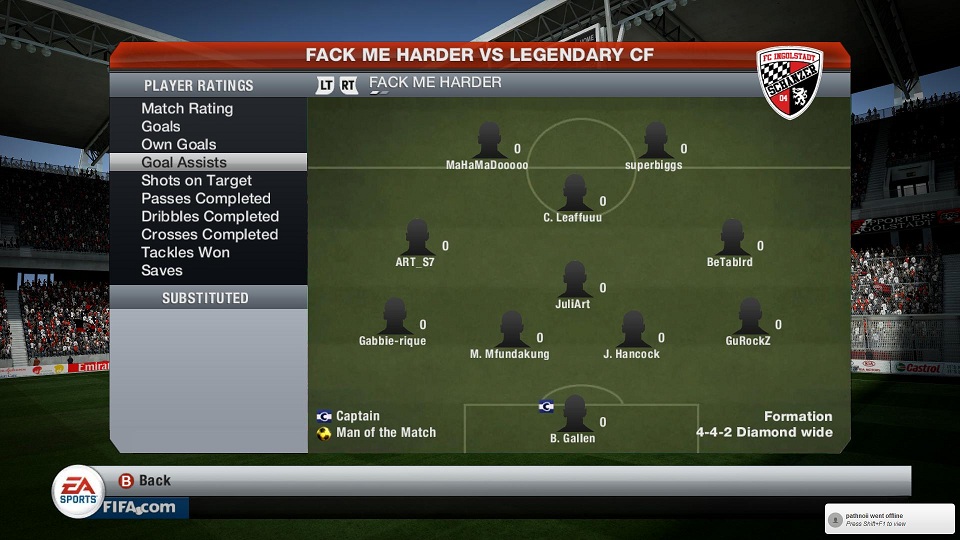Switch to Dribbles Completed stat

(210, 217)
